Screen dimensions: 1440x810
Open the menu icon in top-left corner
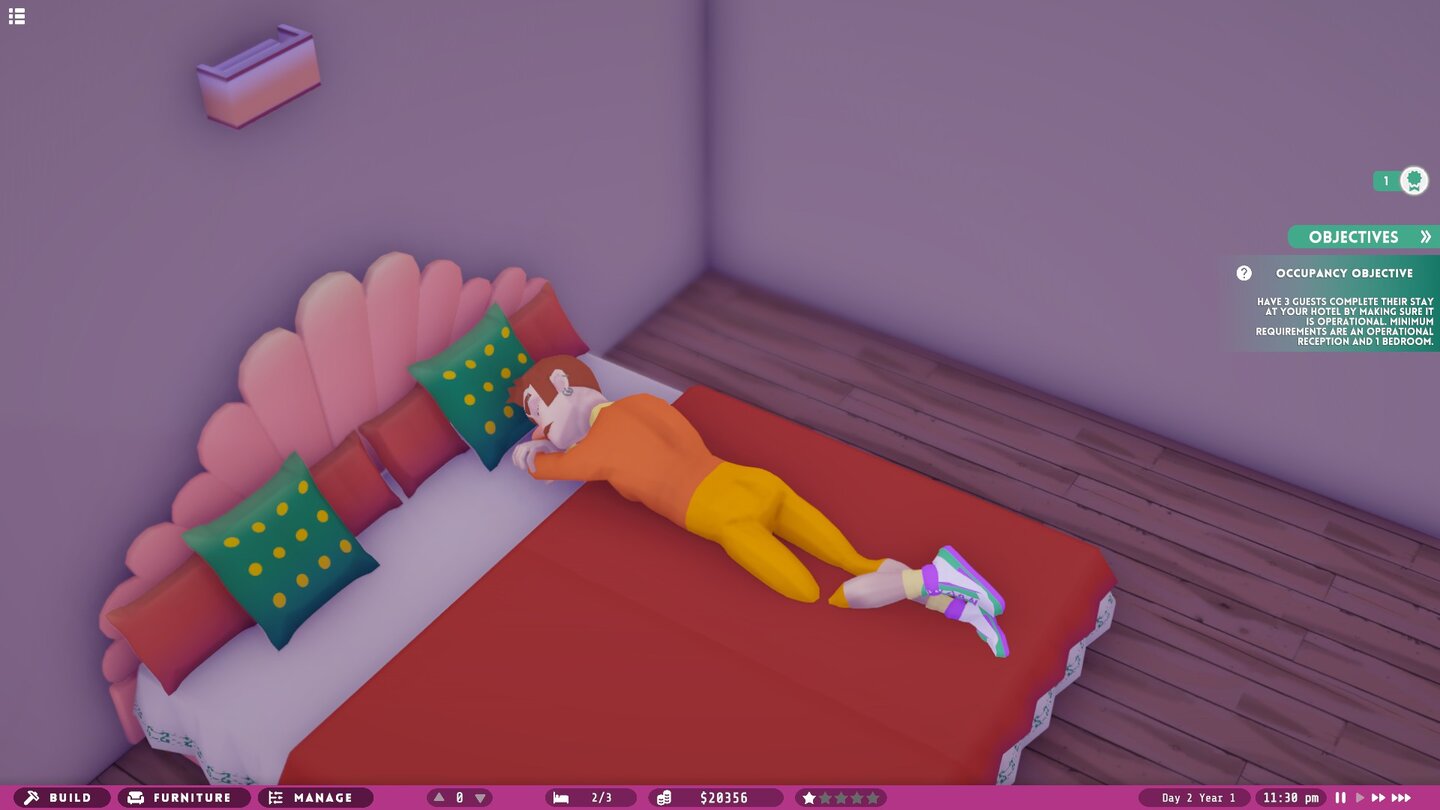click(x=17, y=16)
